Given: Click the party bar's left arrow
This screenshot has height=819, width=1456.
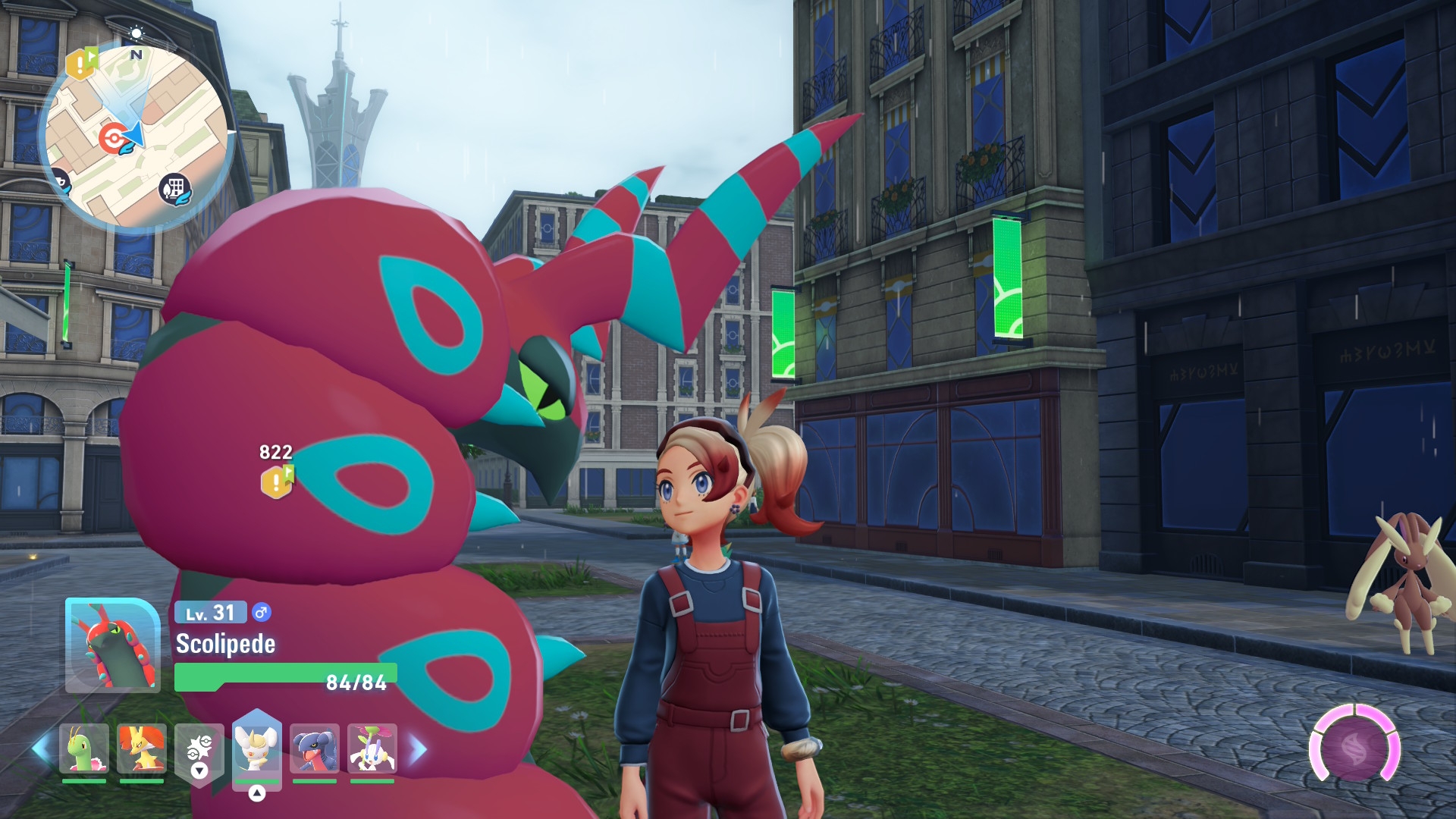Looking at the screenshot, I should [x=41, y=749].
